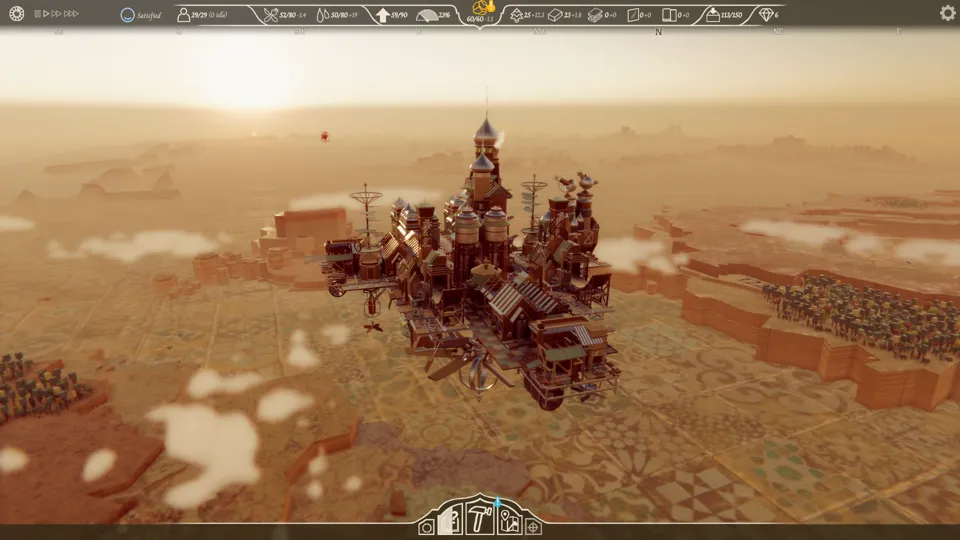Viewport: 960px width, 540px height.
Task: Set game to normal play speed
Action: pyautogui.click(x=46, y=14)
